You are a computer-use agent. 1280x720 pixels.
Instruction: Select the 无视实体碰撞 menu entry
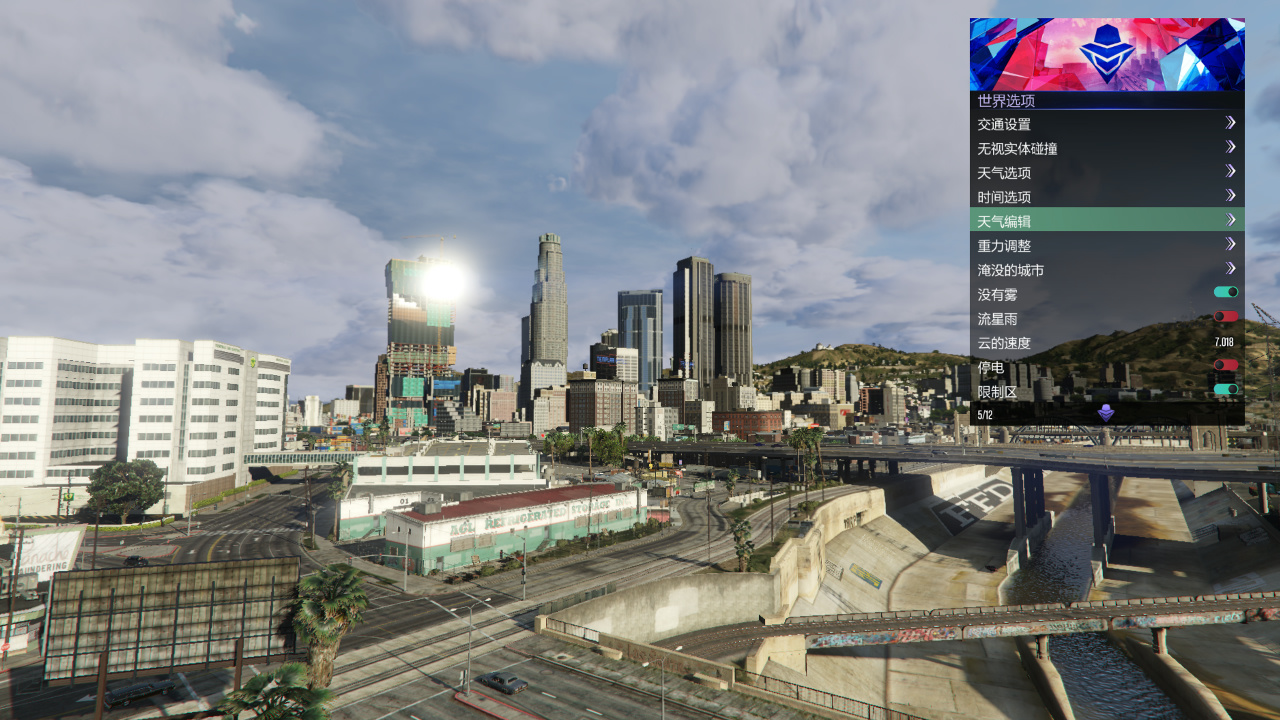pos(1106,148)
